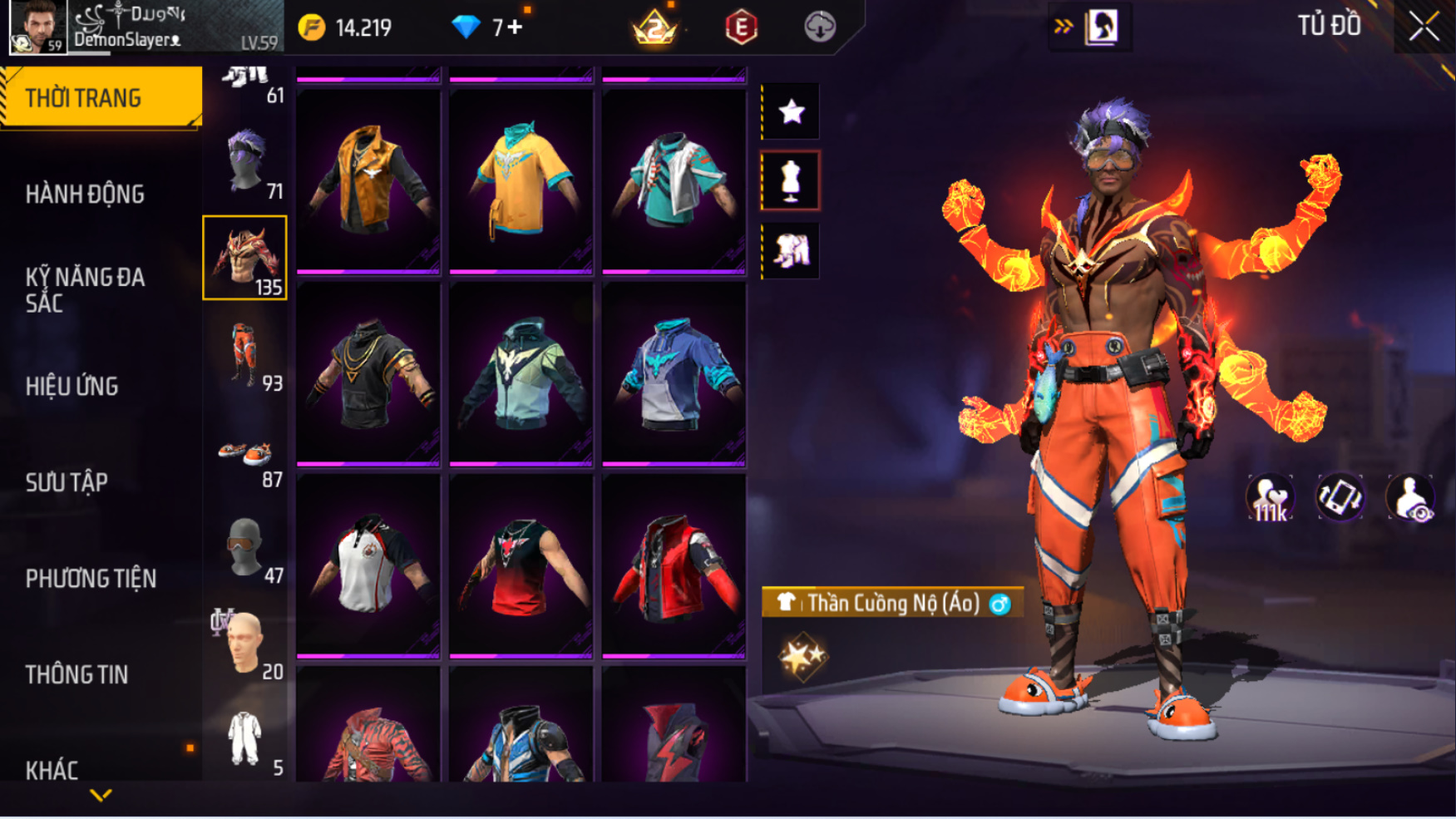
Task: Close the wardrobe with the X button
Action: (1424, 27)
